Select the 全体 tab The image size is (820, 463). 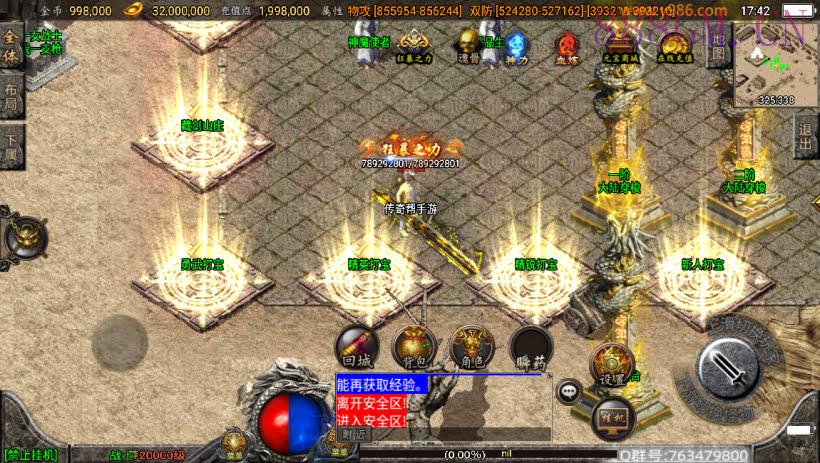11,47
